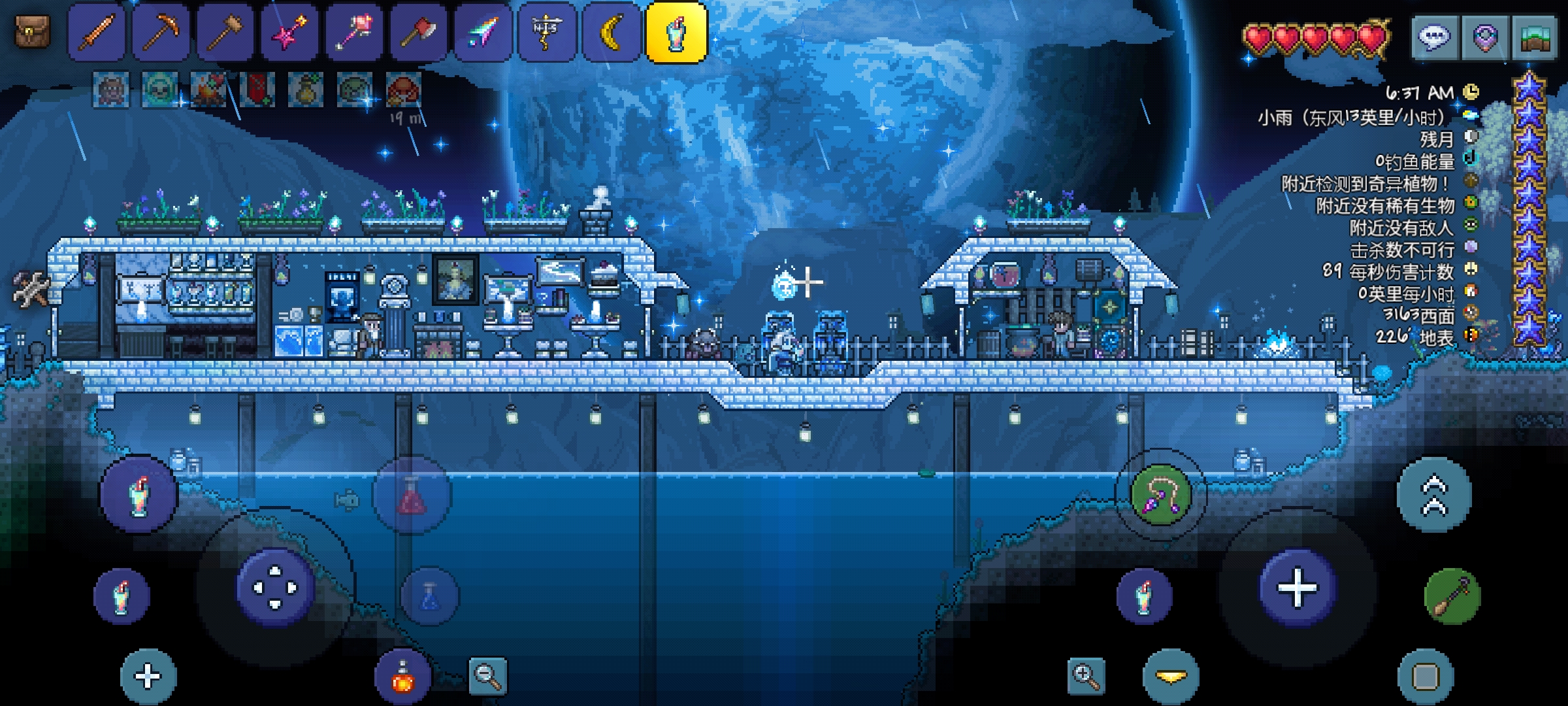
Task: Tap the yellow drop-down arrow button
Action: pos(1171,677)
